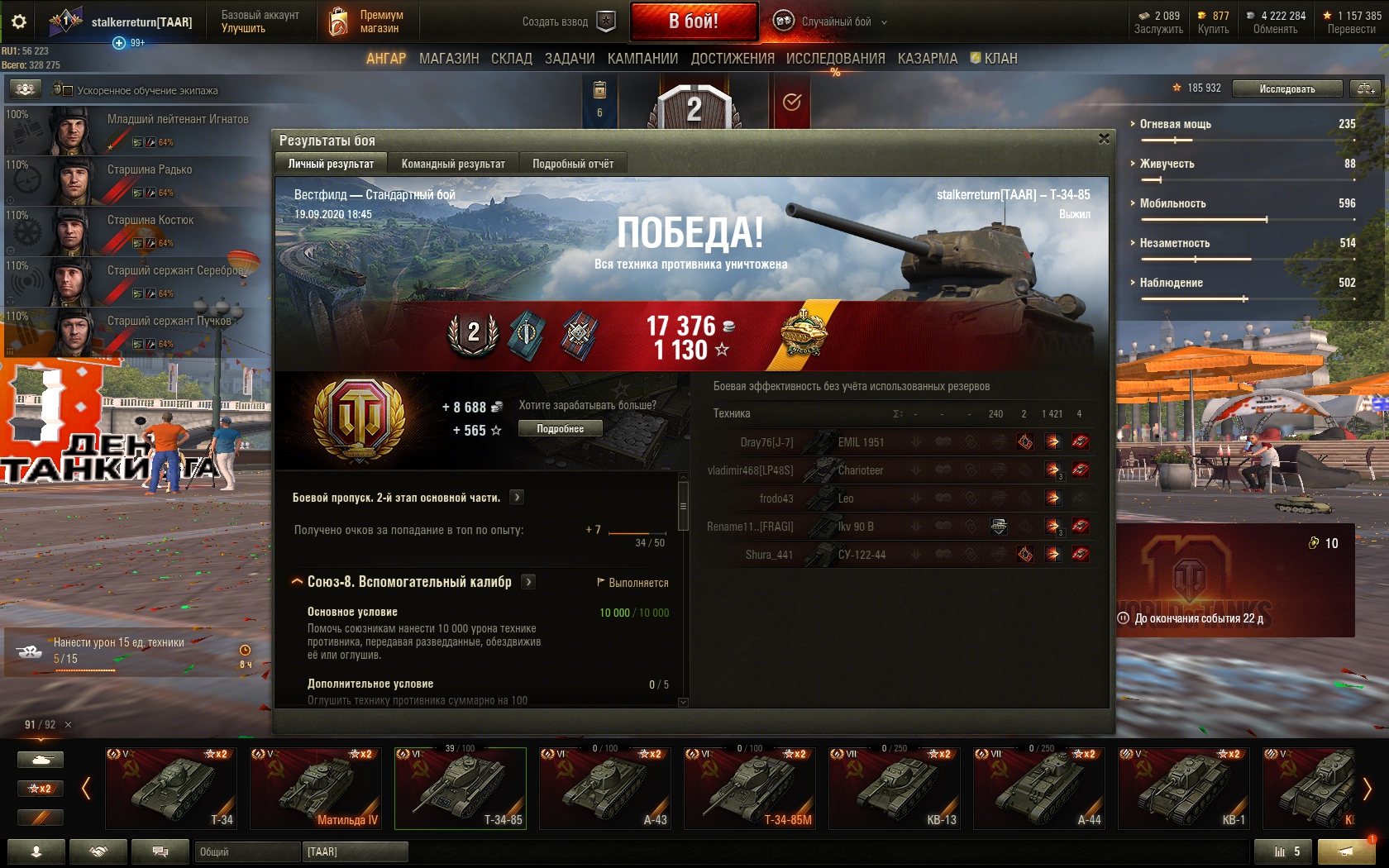Screen dimensions: 1389x868
Task: Go to the СКЛАД section
Action: coord(512,59)
